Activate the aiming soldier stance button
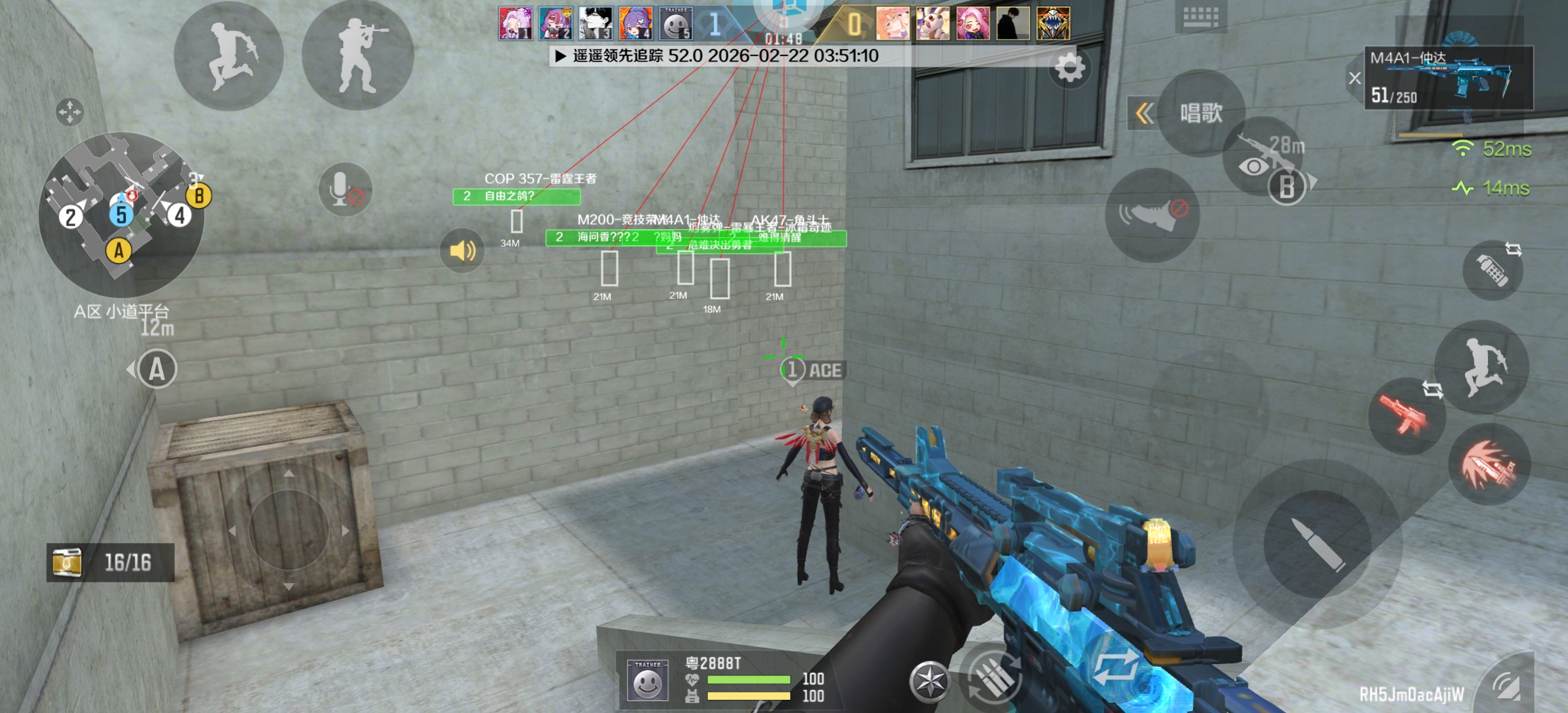Screen dimensions: 1568x713 tap(358, 56)
